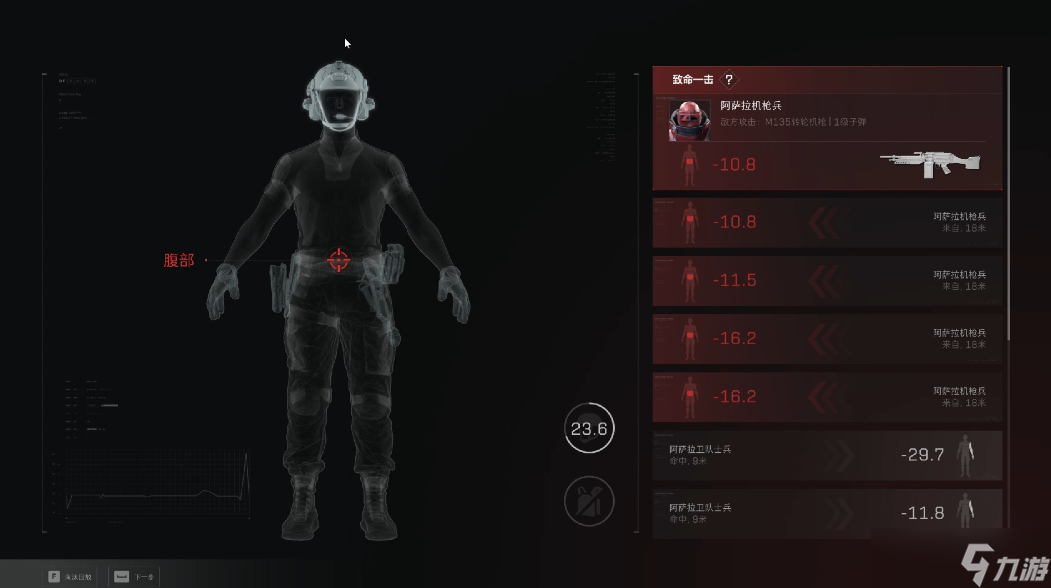Open the help icon beside 致命一击
This screenshot has width=1051, height=588.
[x=729, y=80]
